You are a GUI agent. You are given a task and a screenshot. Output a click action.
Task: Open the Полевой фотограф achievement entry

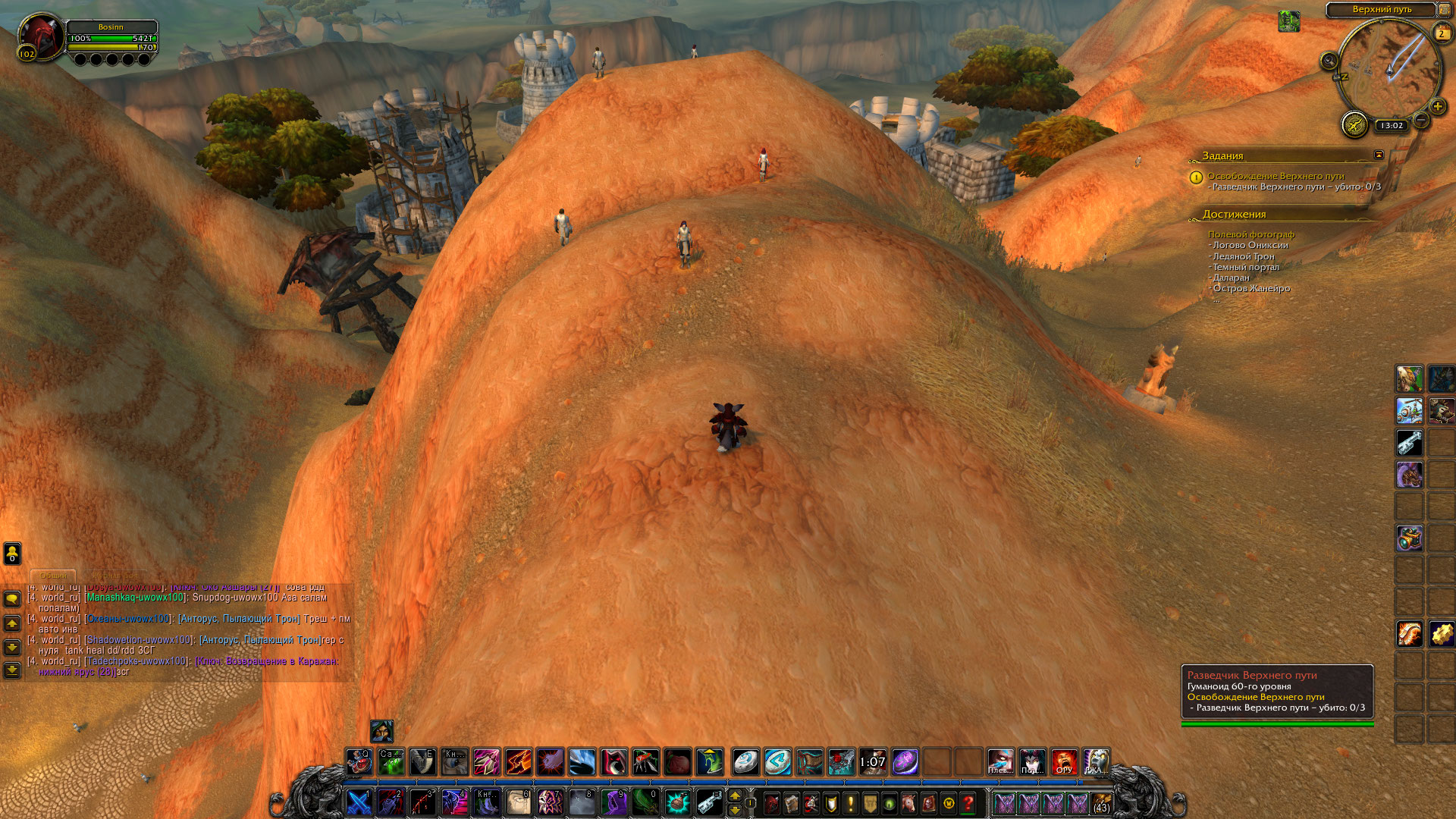click(x=1250, y=234)
